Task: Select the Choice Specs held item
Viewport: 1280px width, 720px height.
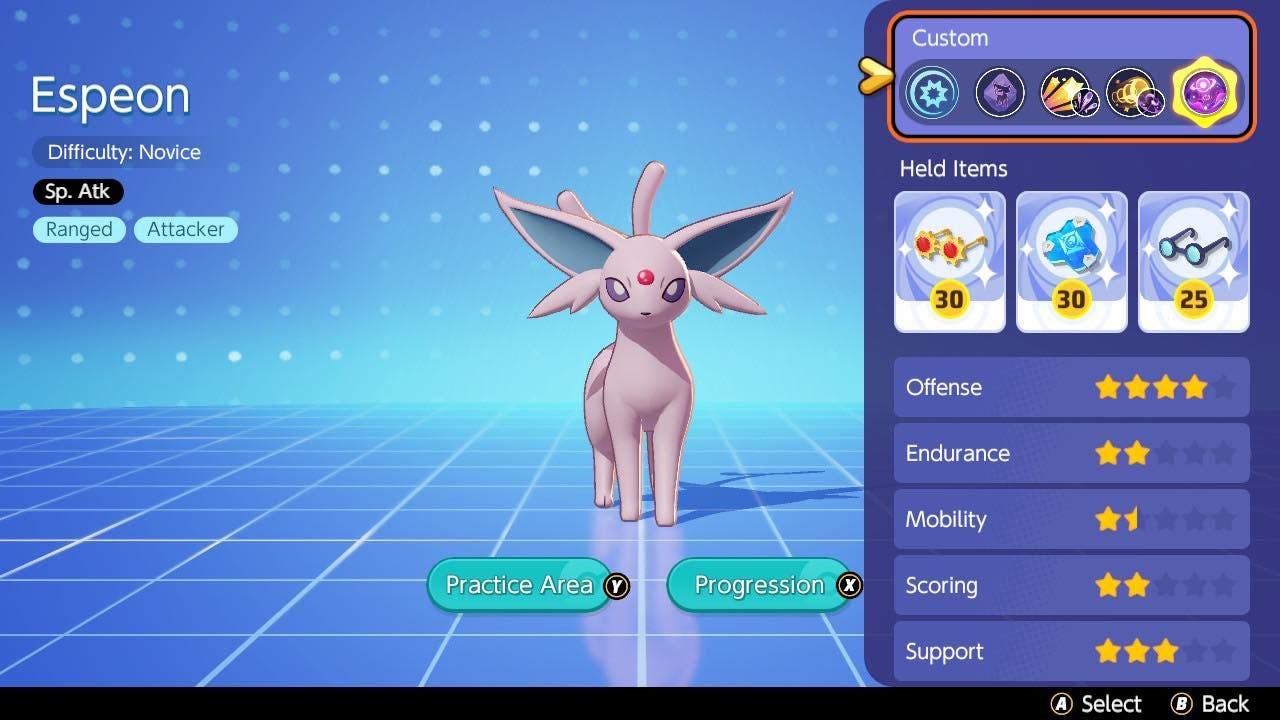Action: click(949, 261)
